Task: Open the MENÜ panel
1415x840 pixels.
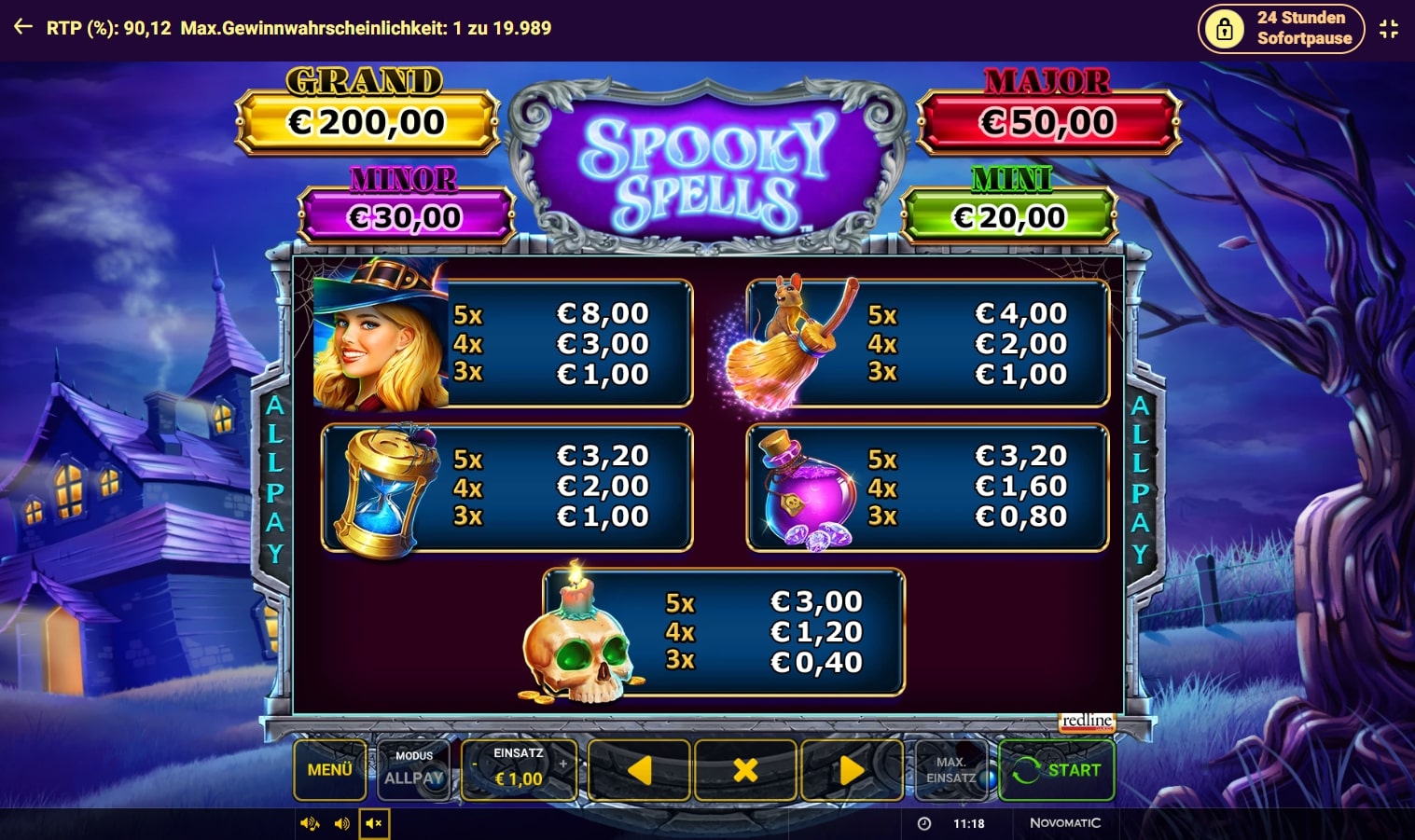Action: point(329,771)
